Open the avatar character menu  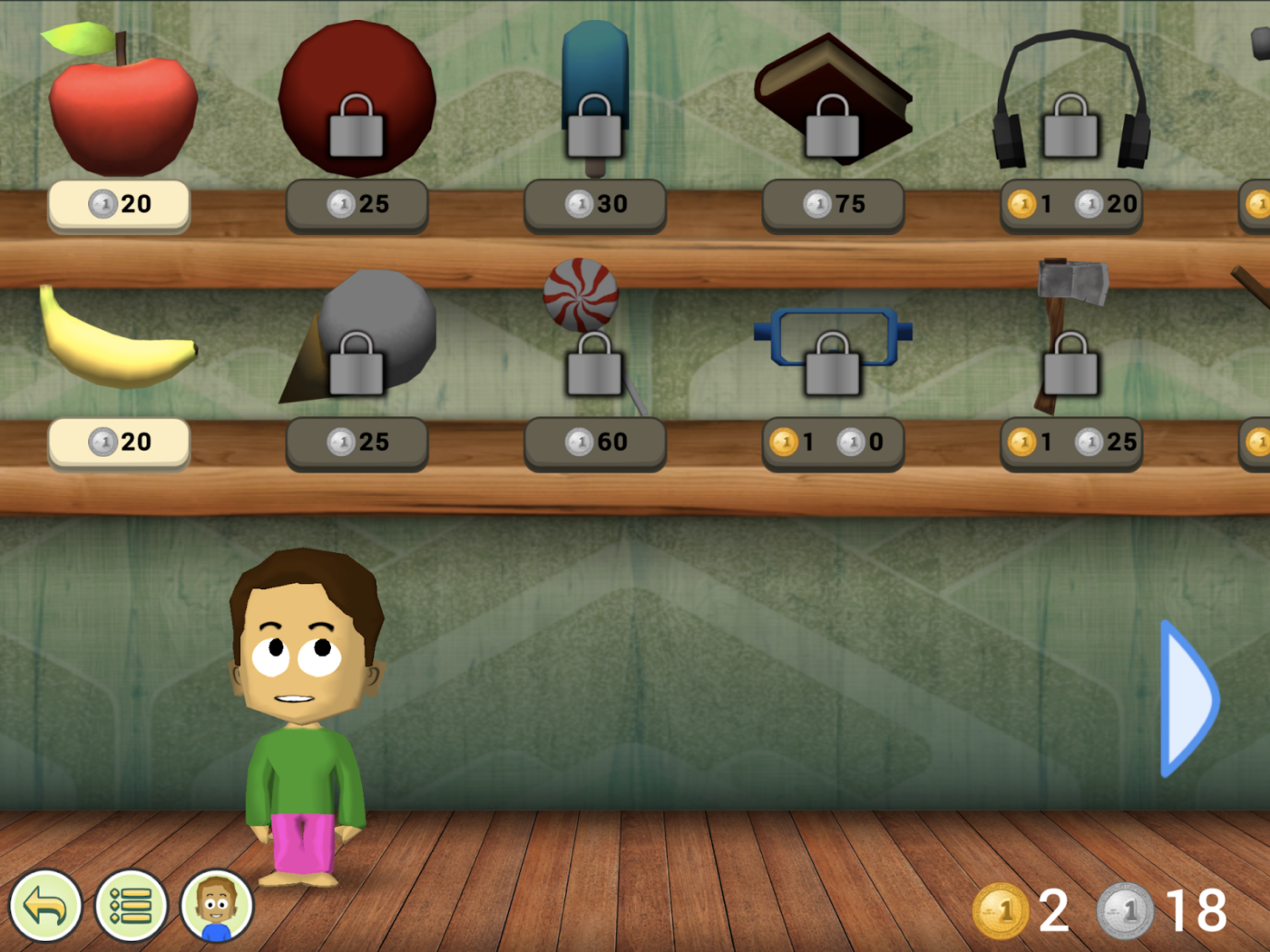click(x=215, y=907)
